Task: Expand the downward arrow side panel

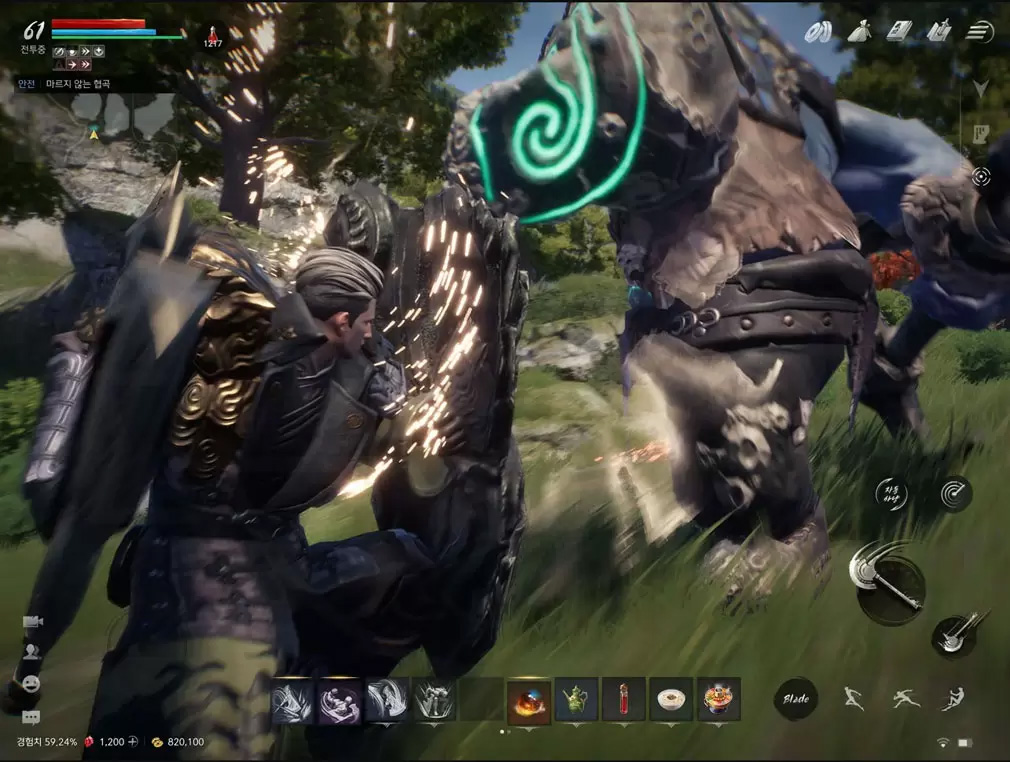Action: pyautogui.click(x=981, y=88)
